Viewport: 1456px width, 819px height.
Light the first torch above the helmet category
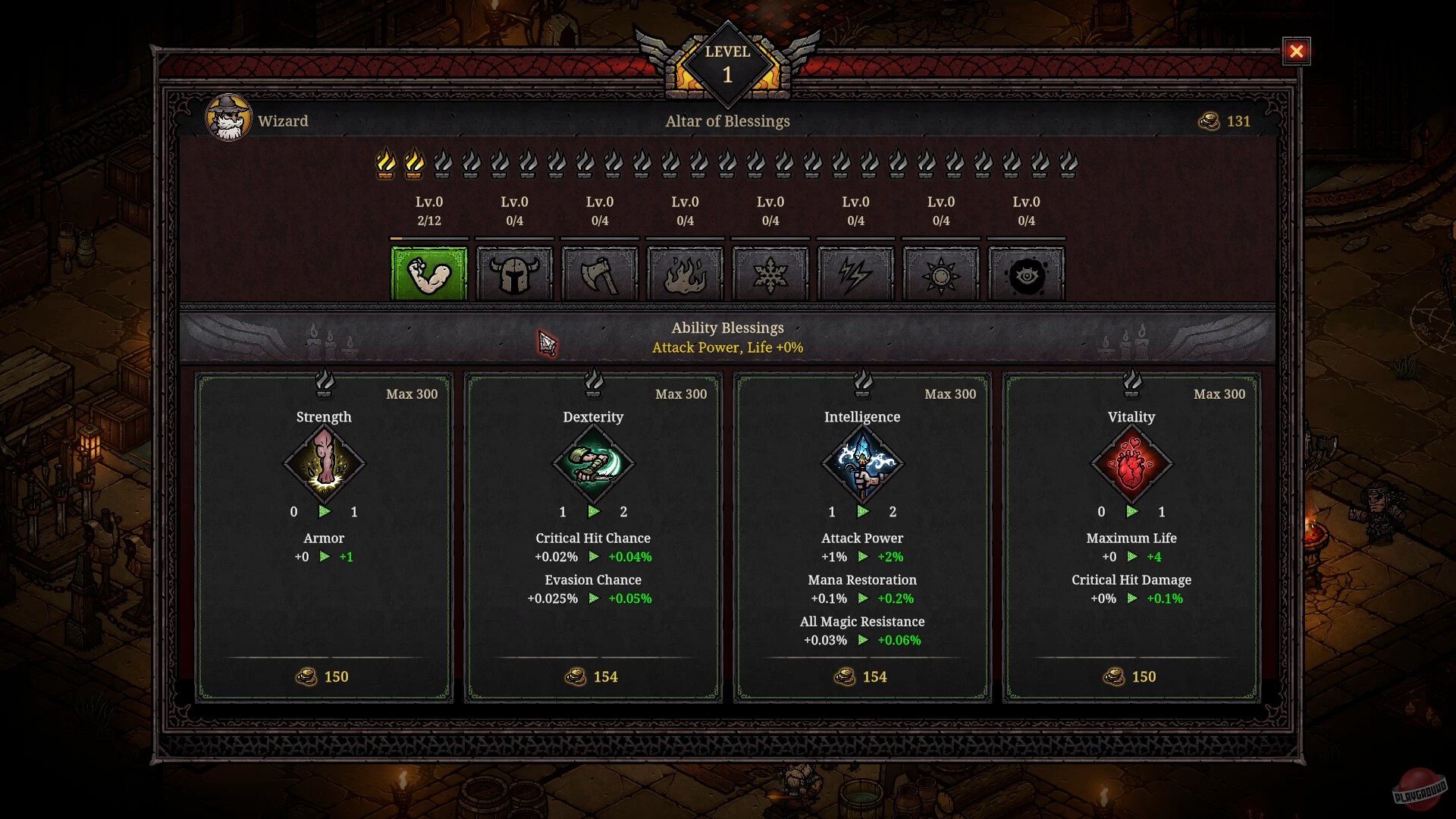tap(500, 163)
